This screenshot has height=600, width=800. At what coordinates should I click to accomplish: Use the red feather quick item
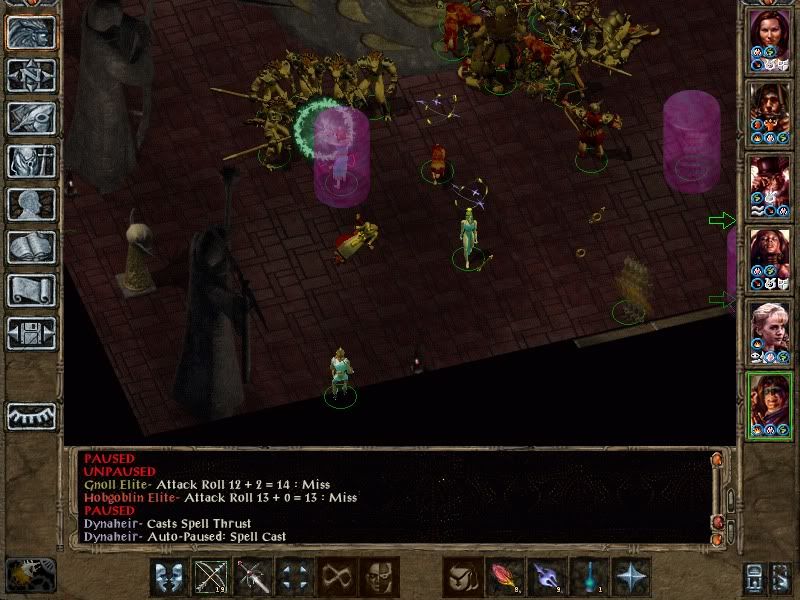coord(503,577)
